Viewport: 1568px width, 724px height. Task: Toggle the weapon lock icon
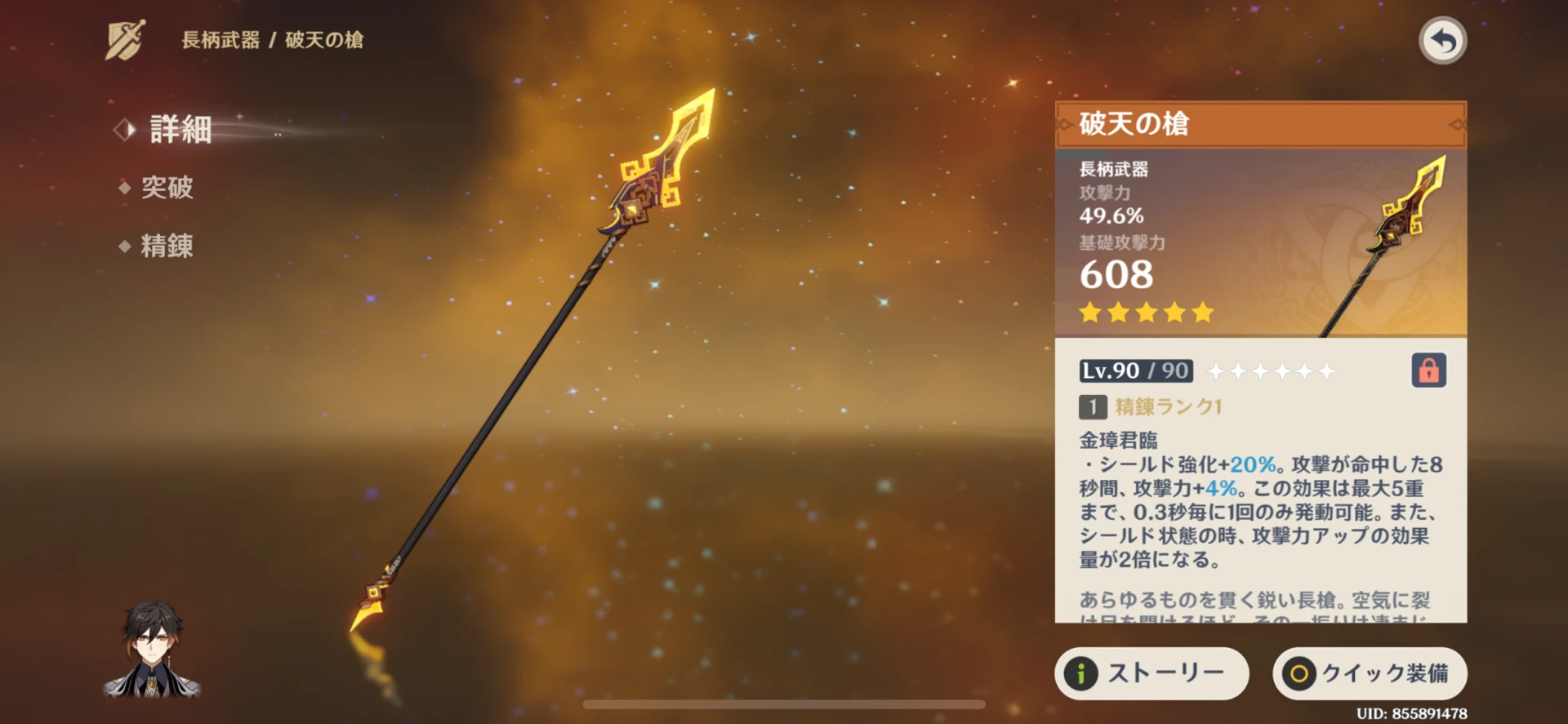pos(1428,370)
